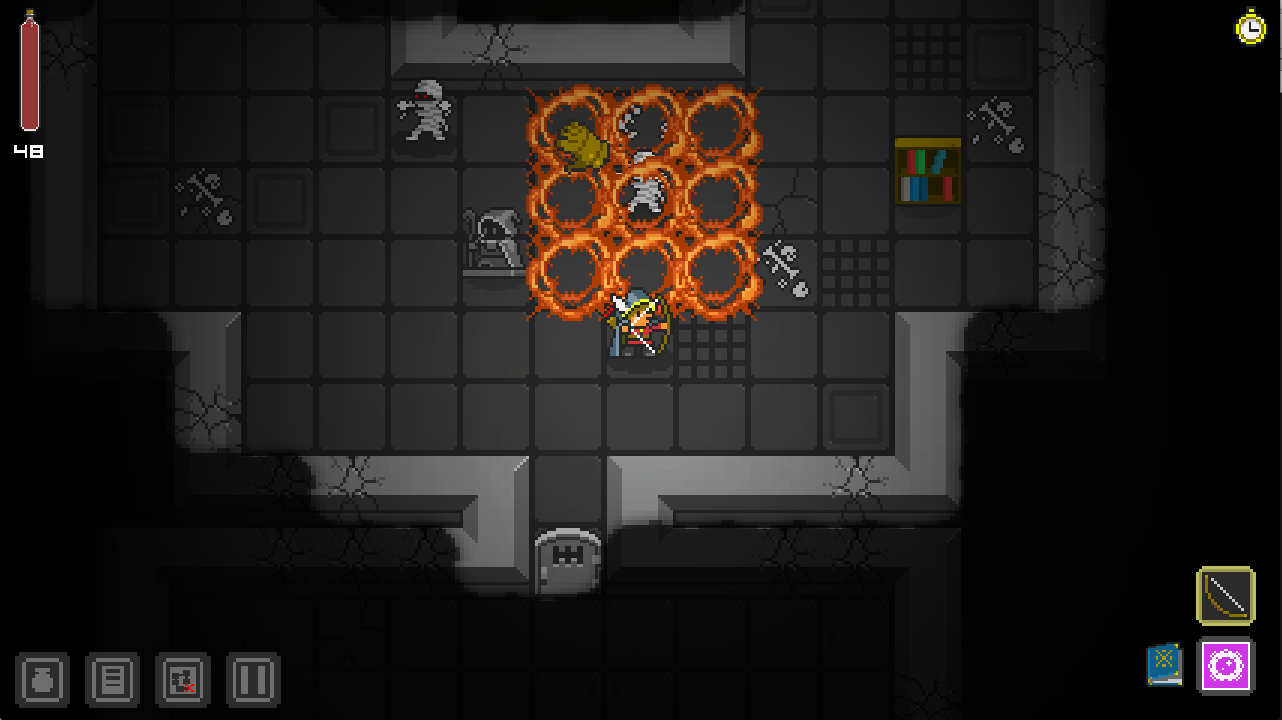Screen dimensions: 1282x720
Task: Open the inventory flask icon
Action: pyautogui.click(x=42, y=679)
